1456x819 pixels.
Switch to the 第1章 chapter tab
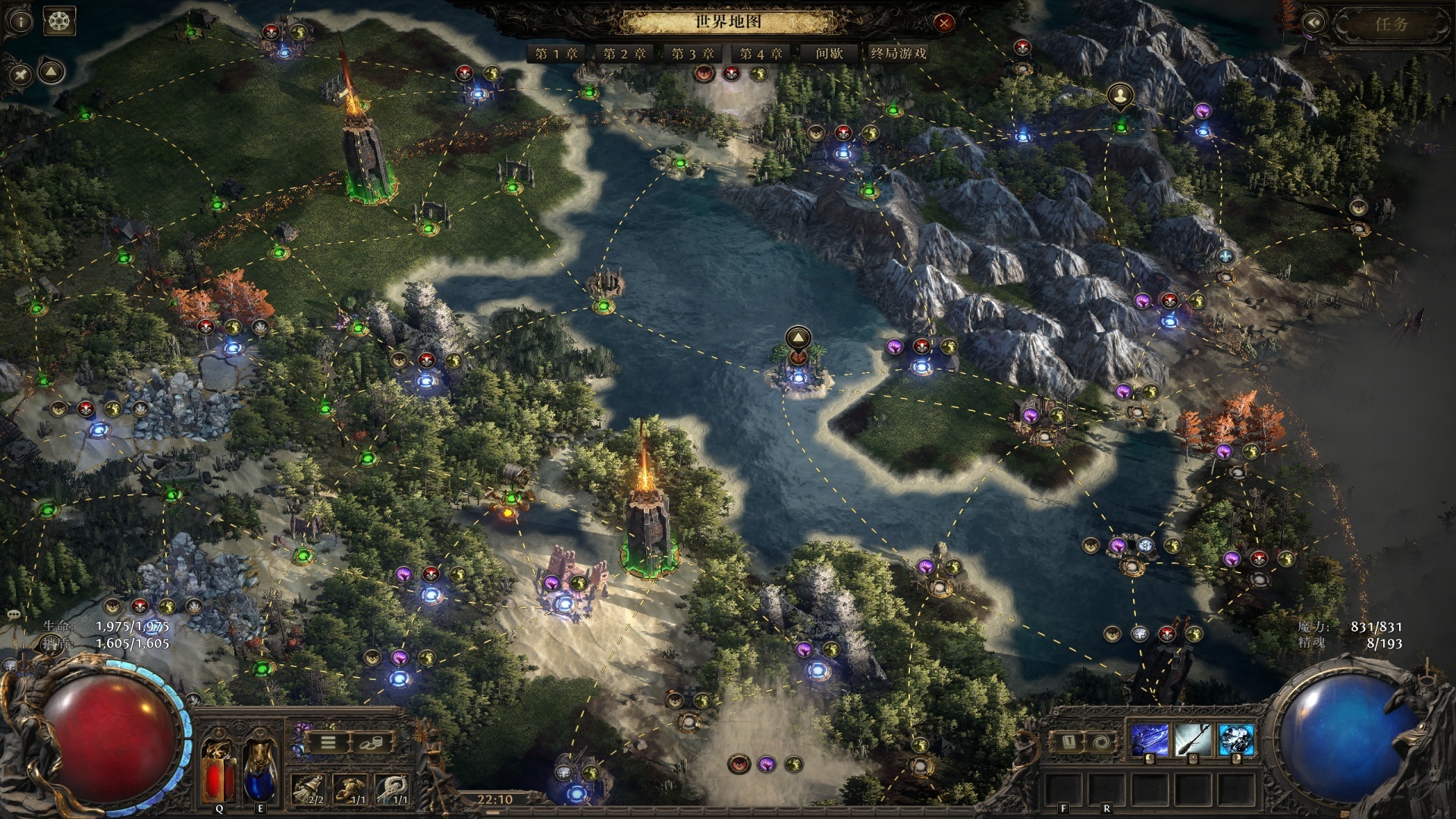click(x=556, y=54)
